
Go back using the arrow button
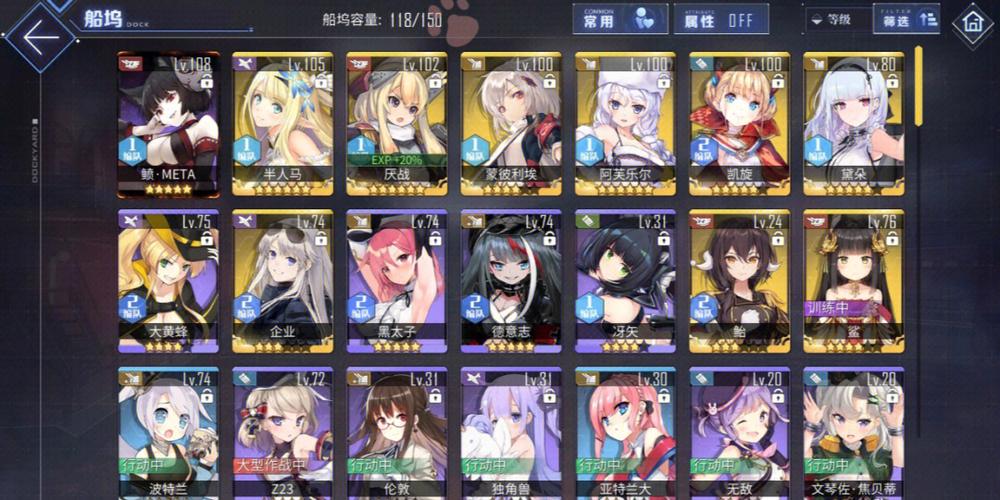(x=40, y=36)
